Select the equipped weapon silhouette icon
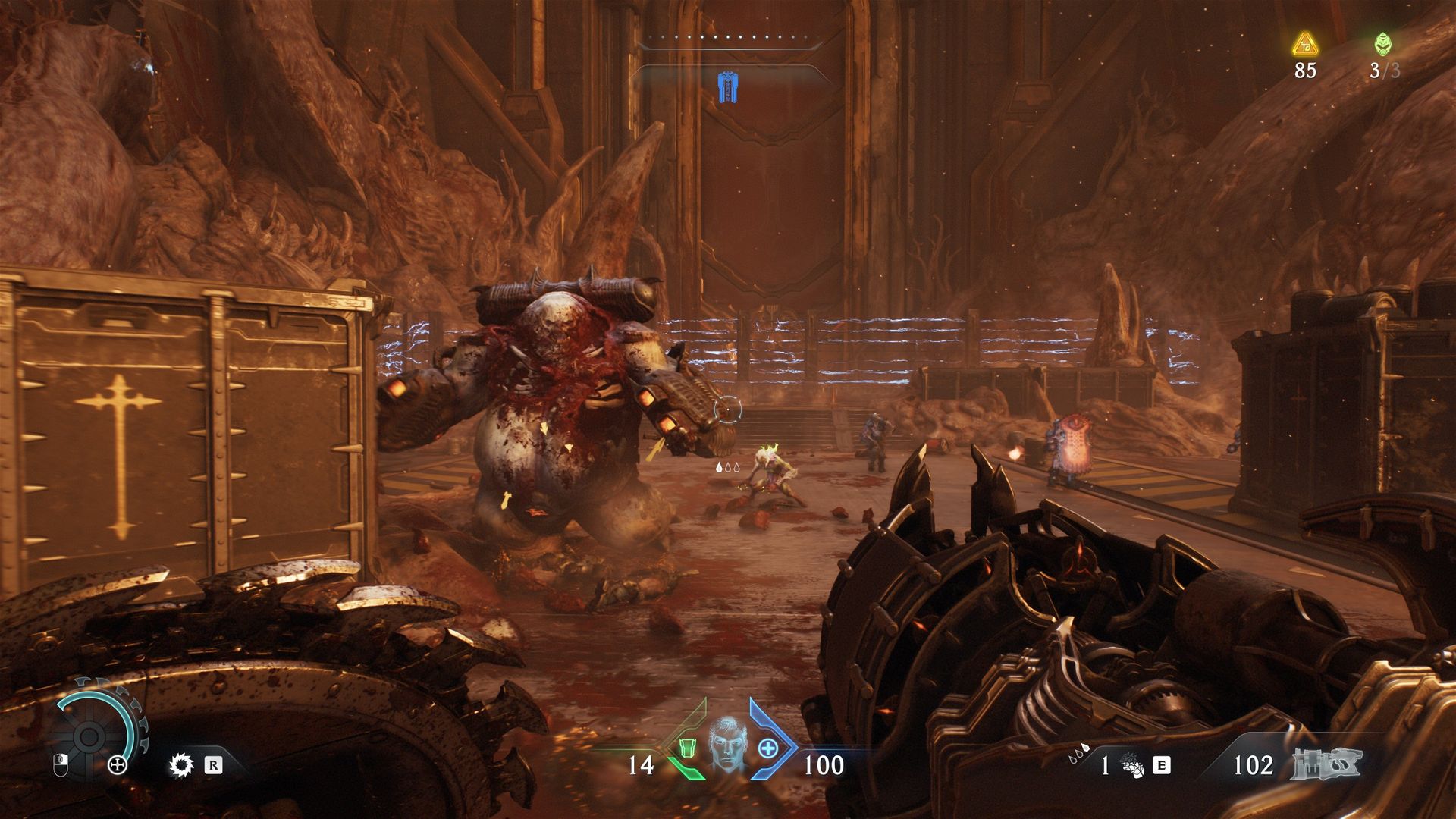The image size is (1456, 819). pyautogui.click(x=1326, y=764)
